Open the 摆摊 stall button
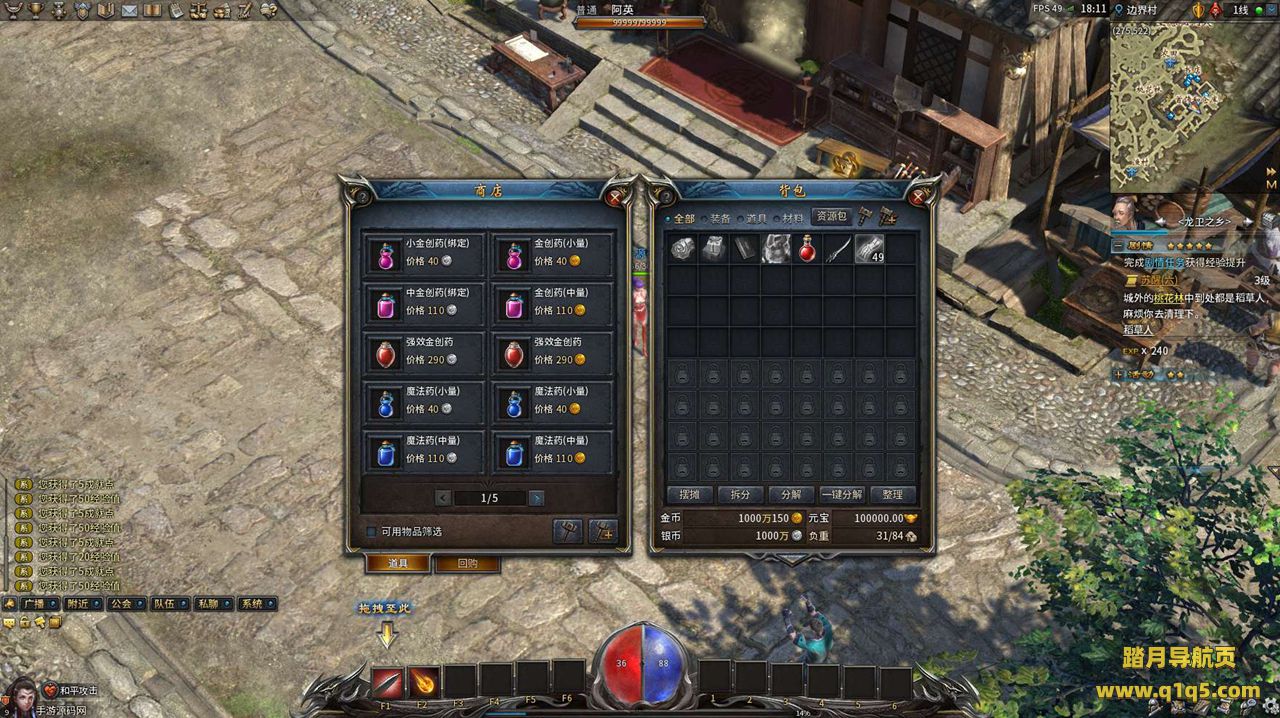The width and height of the screenshot is (1280, 718). [x=689, y=494]
